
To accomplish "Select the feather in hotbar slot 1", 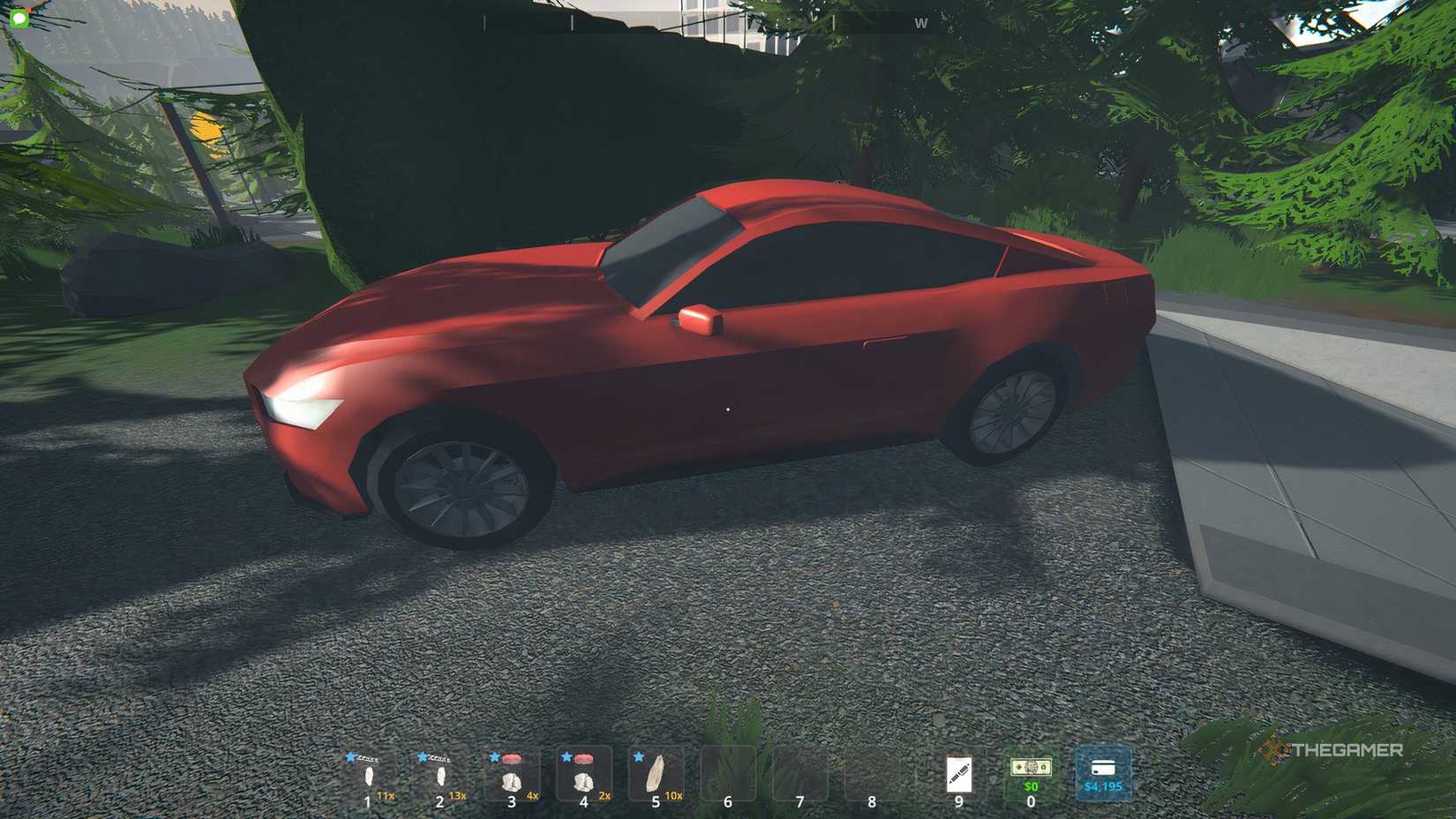I will coord(371,777).
